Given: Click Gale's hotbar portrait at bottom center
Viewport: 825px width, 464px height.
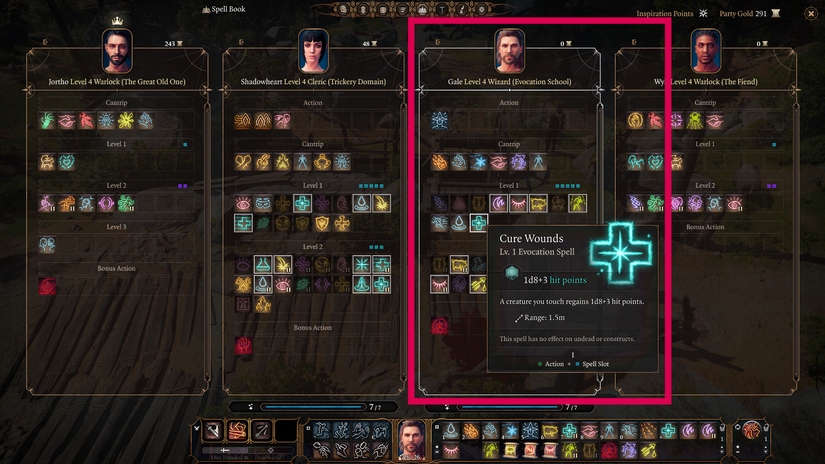Looking at the screenshot, I should [x=412, y=438].
